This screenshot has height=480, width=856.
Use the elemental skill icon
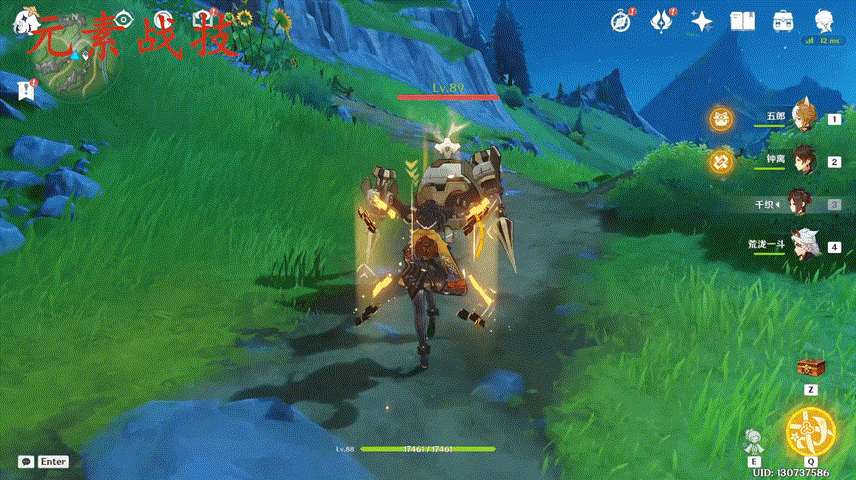(754, 441)
